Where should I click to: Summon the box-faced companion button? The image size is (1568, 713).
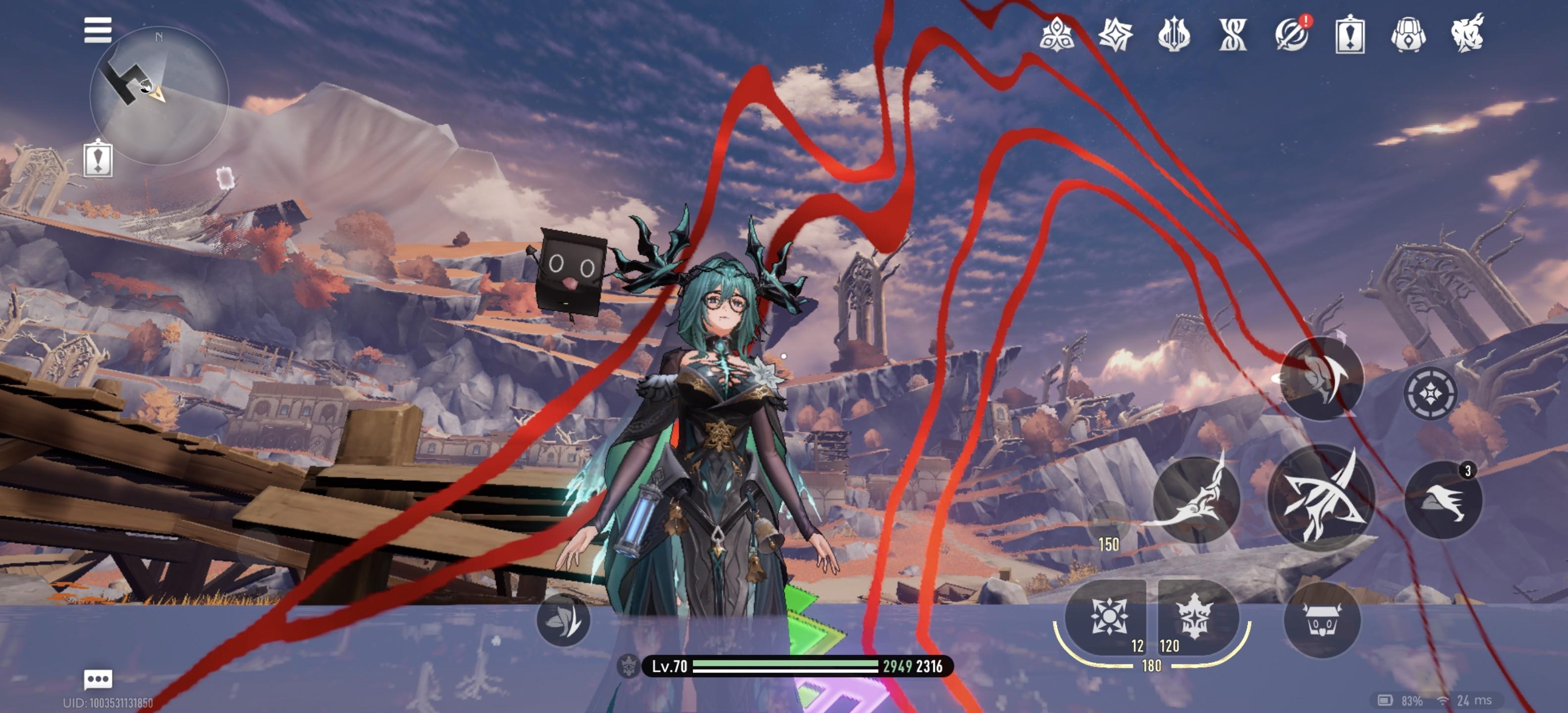[x=1322, y=620]
